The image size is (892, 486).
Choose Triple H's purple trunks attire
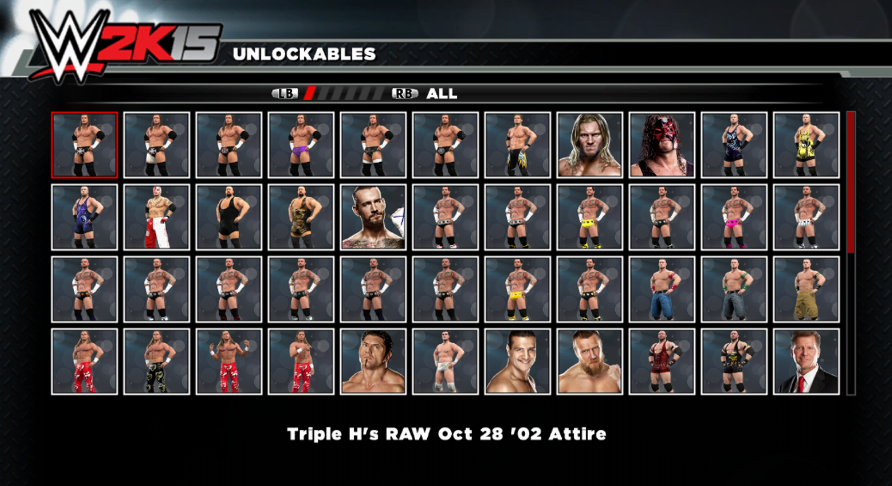coord(301,145)
